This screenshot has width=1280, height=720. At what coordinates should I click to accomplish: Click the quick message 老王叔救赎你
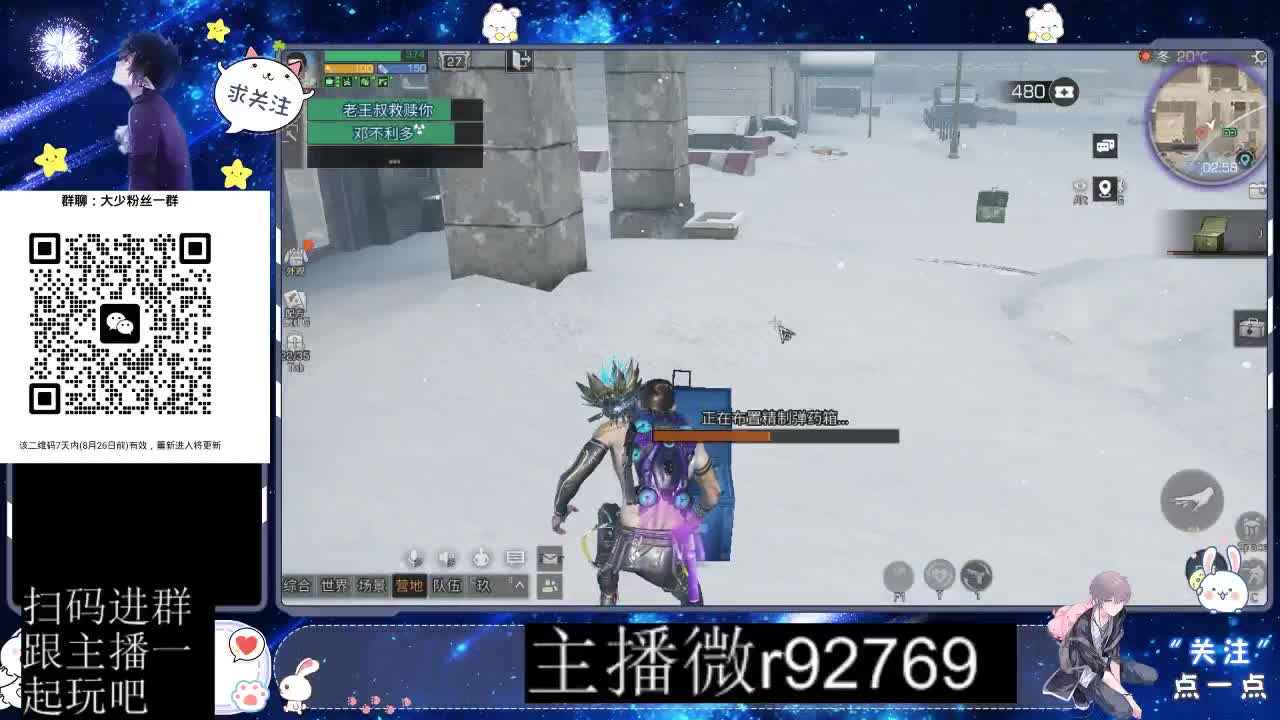pos(390,110)
